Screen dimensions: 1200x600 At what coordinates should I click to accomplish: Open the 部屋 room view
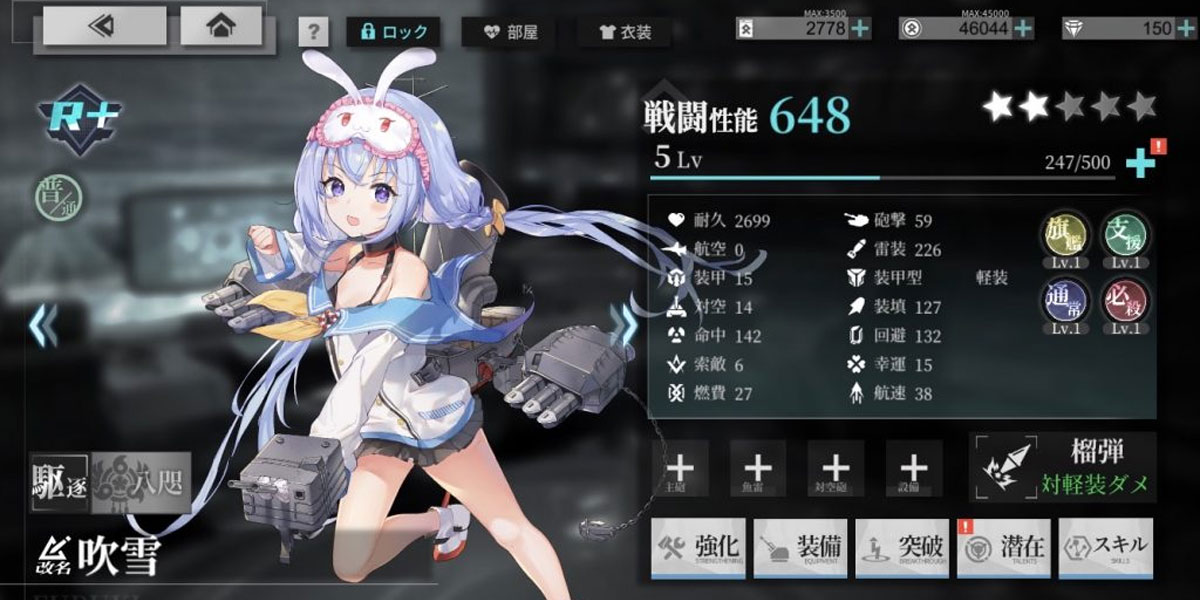[x=510, y=32]
